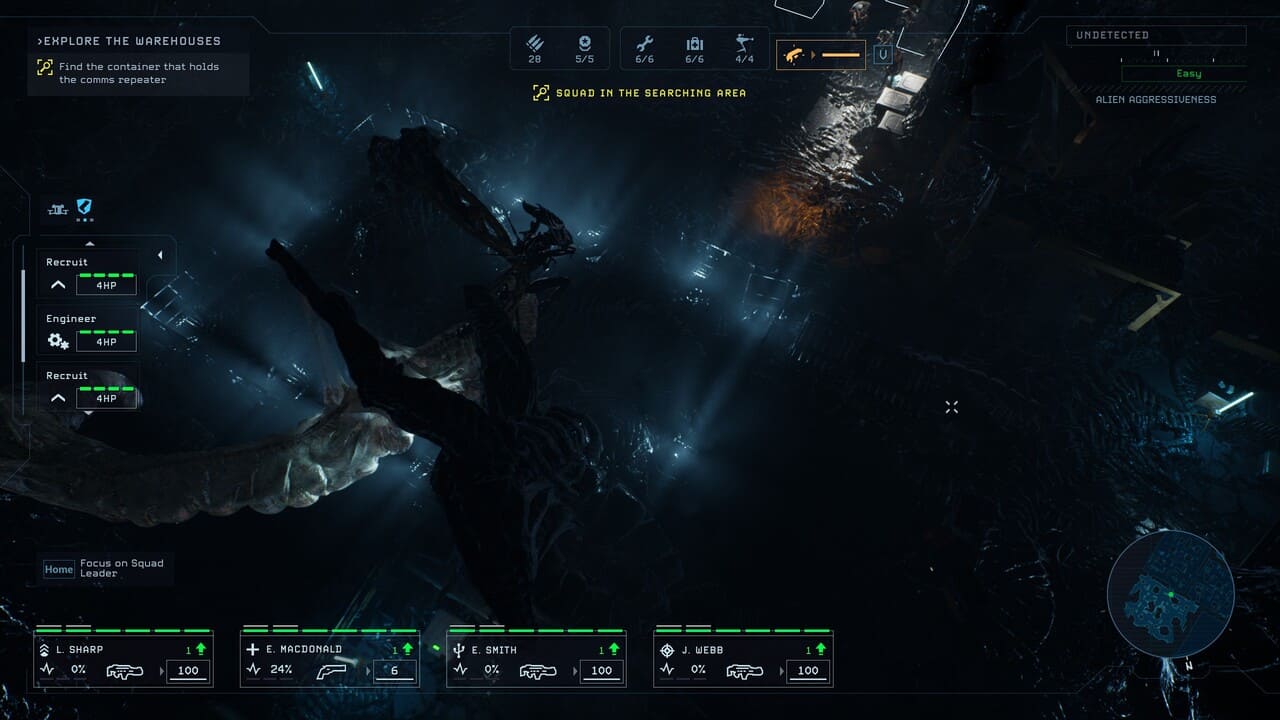This screenshot has width=1280, height=720.
Task: Select marine E. MacDonald's squad card
Action: tap(330, 659)
